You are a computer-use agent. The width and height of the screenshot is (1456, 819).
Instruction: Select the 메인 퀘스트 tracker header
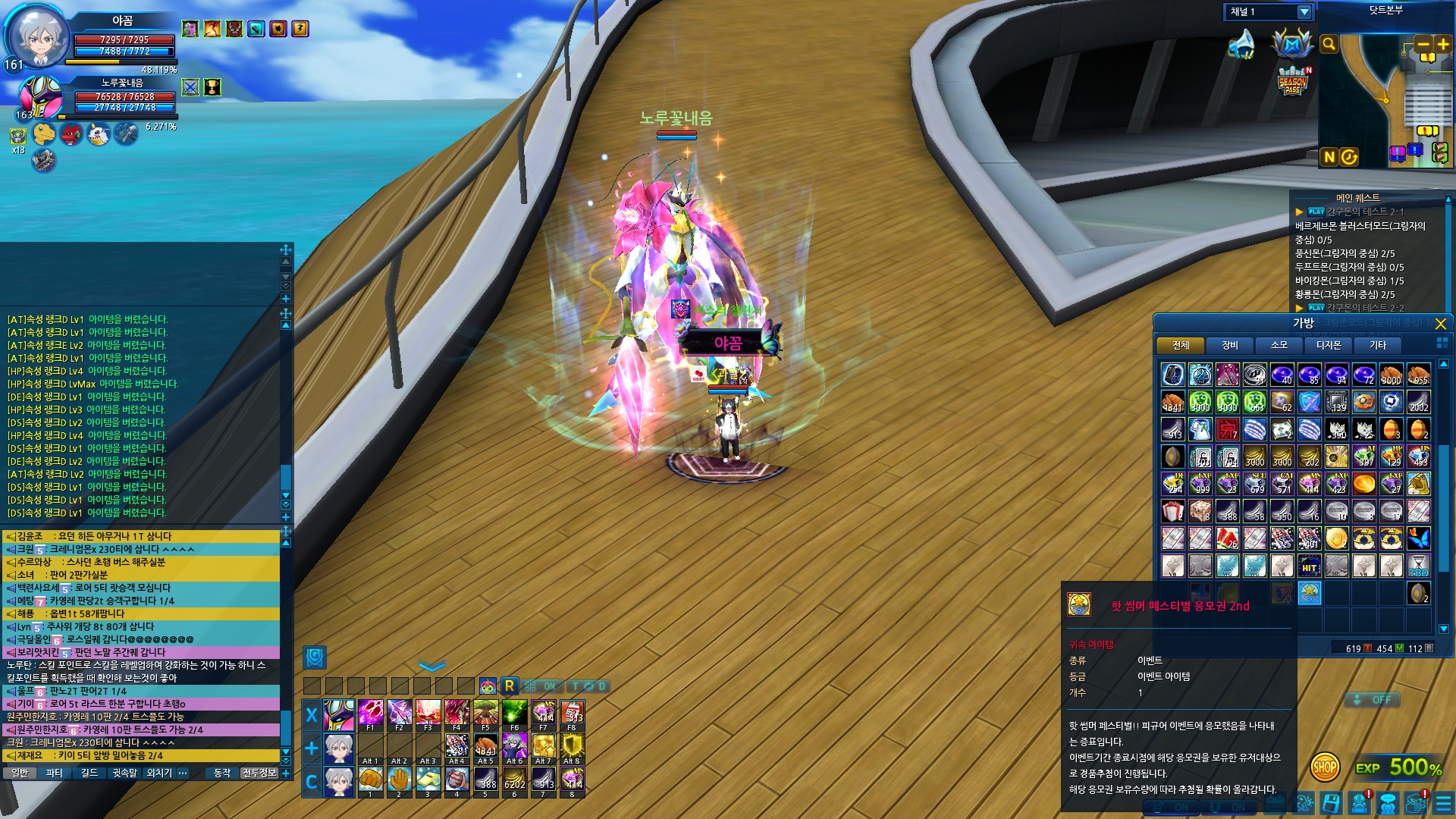pyautogui.click(x=1357, y=198)
